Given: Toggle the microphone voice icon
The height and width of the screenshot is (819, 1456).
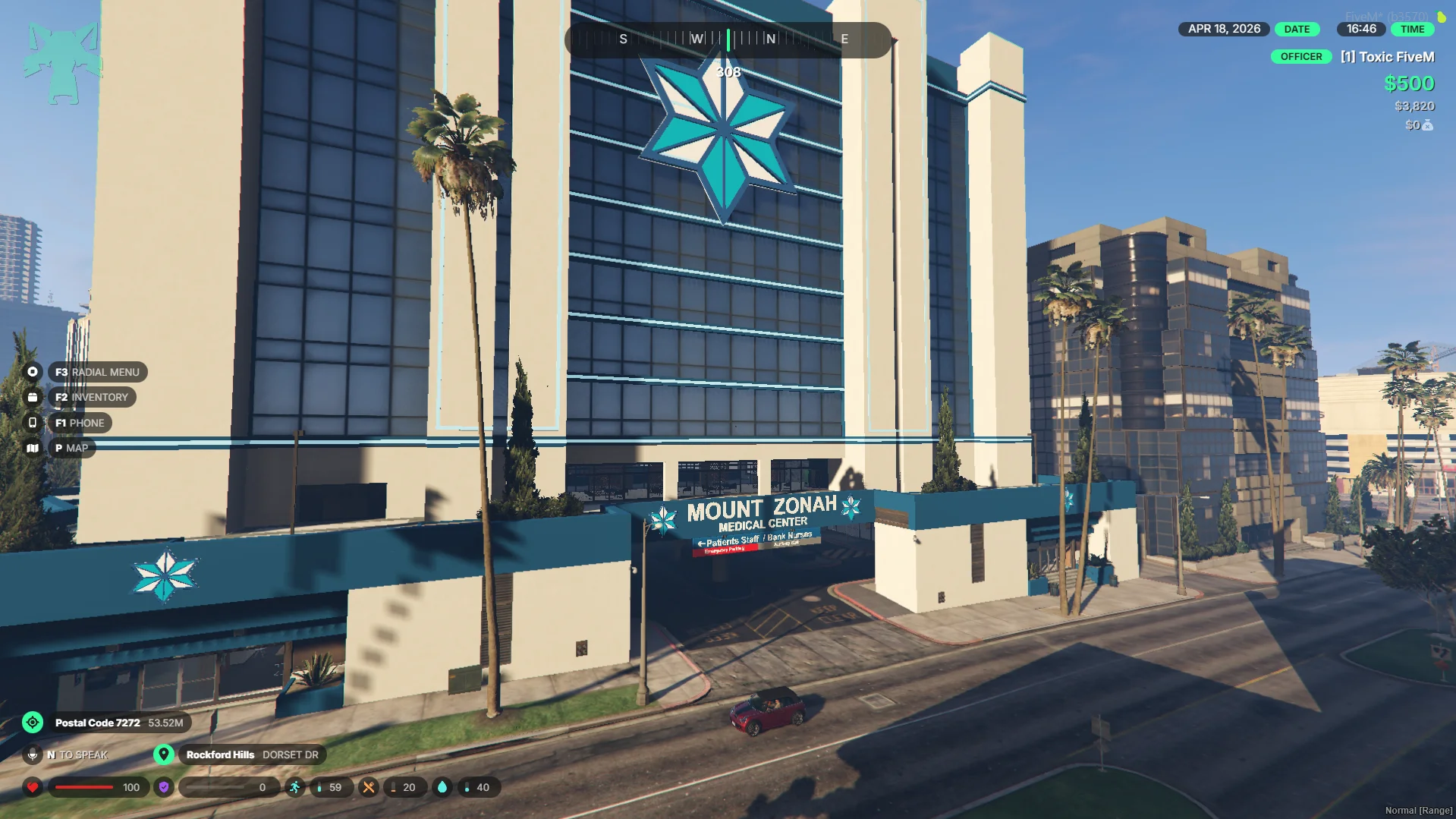Looking at the screenshot, I should [33, 754].
